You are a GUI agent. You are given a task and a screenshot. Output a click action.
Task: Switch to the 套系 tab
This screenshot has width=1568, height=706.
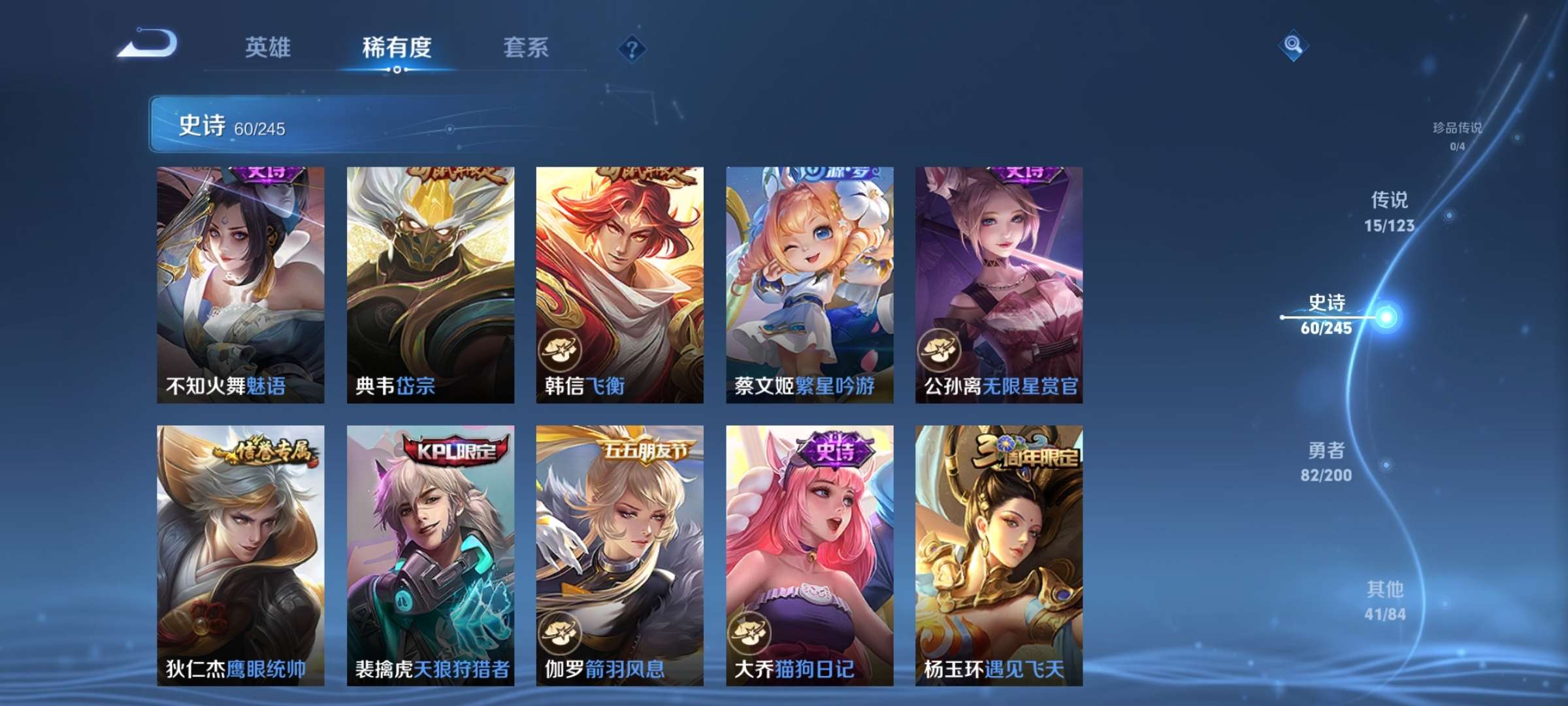pos(526,47)
